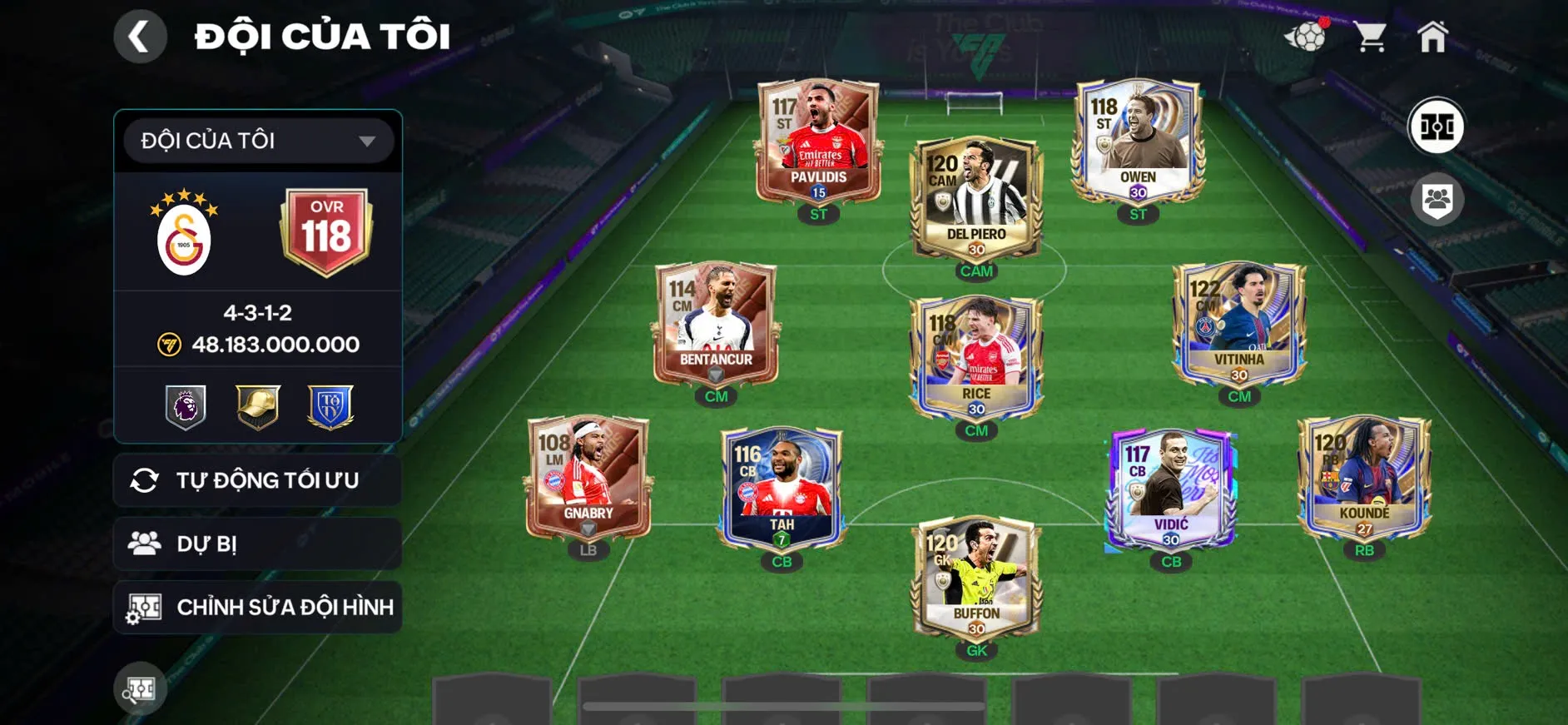The width and height of the screenshot is (1568, 725).
Task: Choose the Vidić center back card
Action: pos(1170,491)
